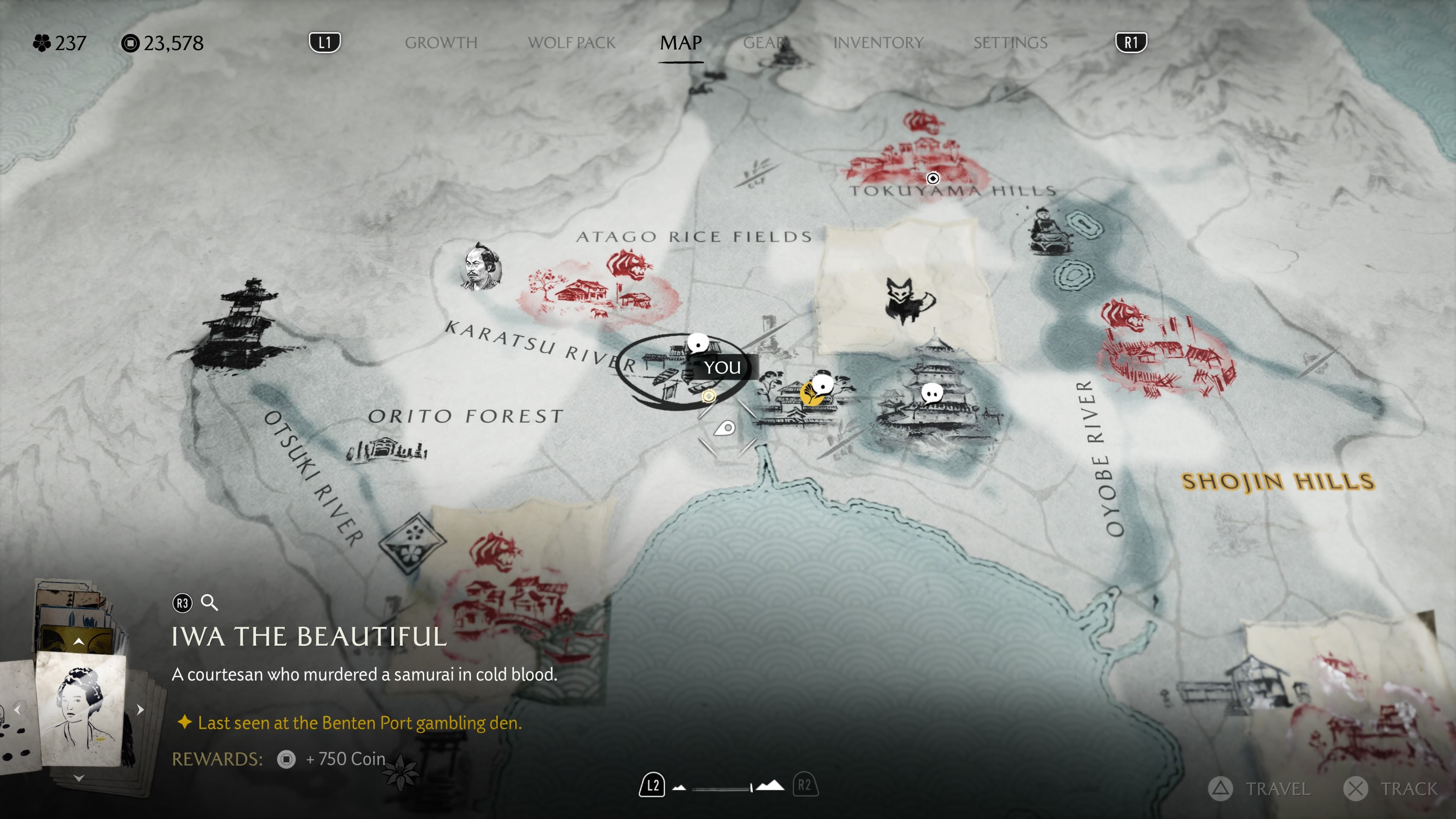Open the Inventory tab
The height and width of the screenshot is (819, 1456).
click(x=879, y=43)
